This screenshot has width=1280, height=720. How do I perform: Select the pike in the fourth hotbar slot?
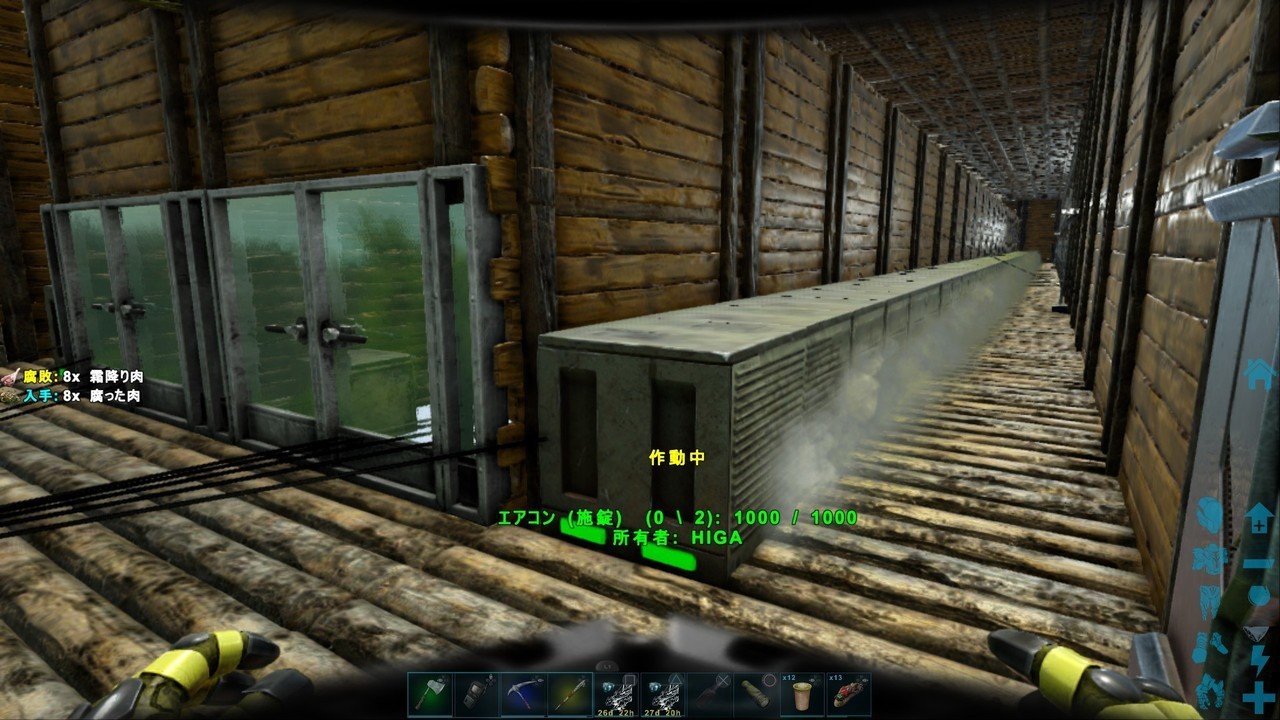(x=569, y=691)
